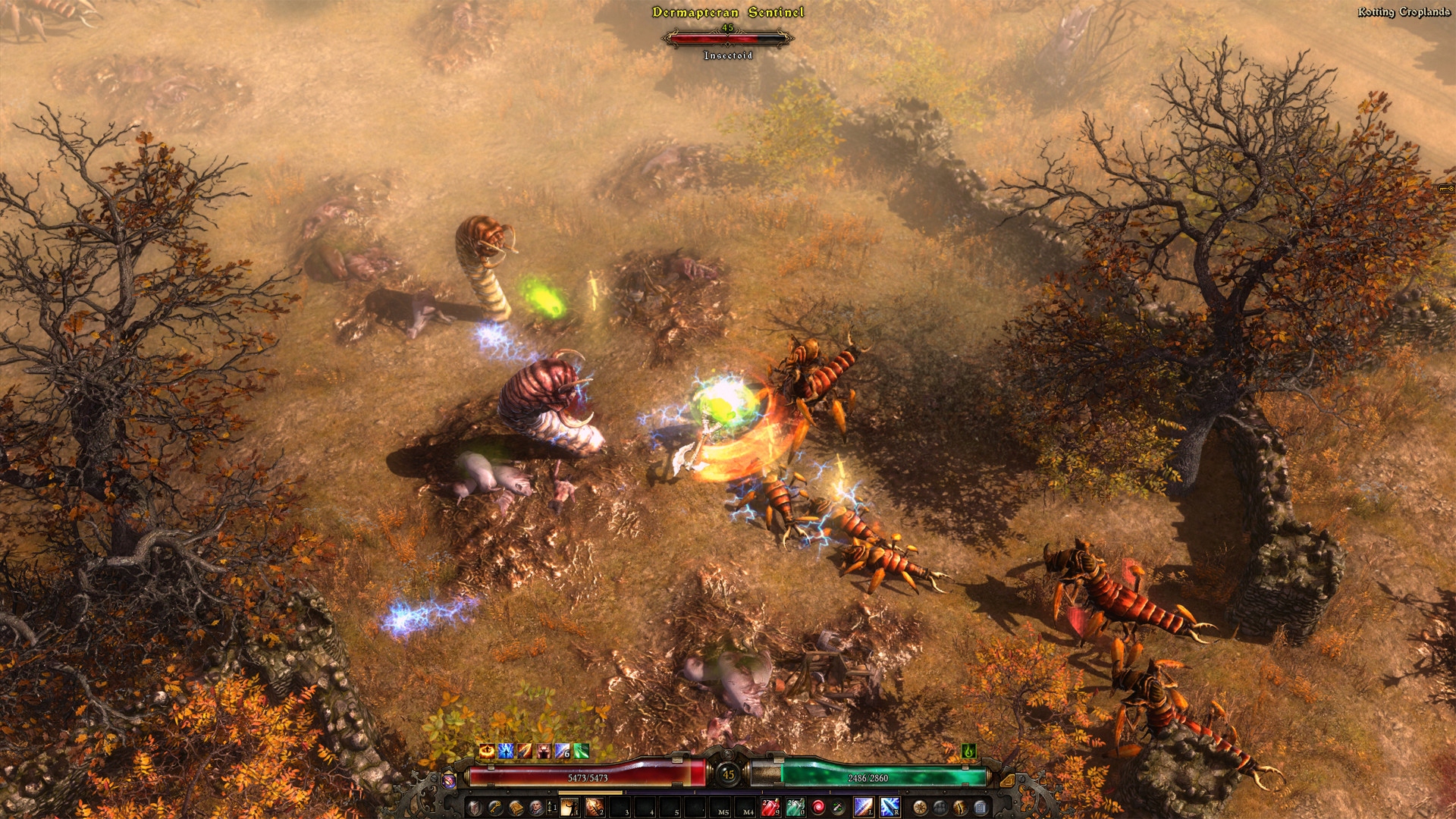Image resolution: width=1456 pixels, height=819 pixels.
Task: Select the right-mouse skill icon labeled R
Action: point(889,806)
